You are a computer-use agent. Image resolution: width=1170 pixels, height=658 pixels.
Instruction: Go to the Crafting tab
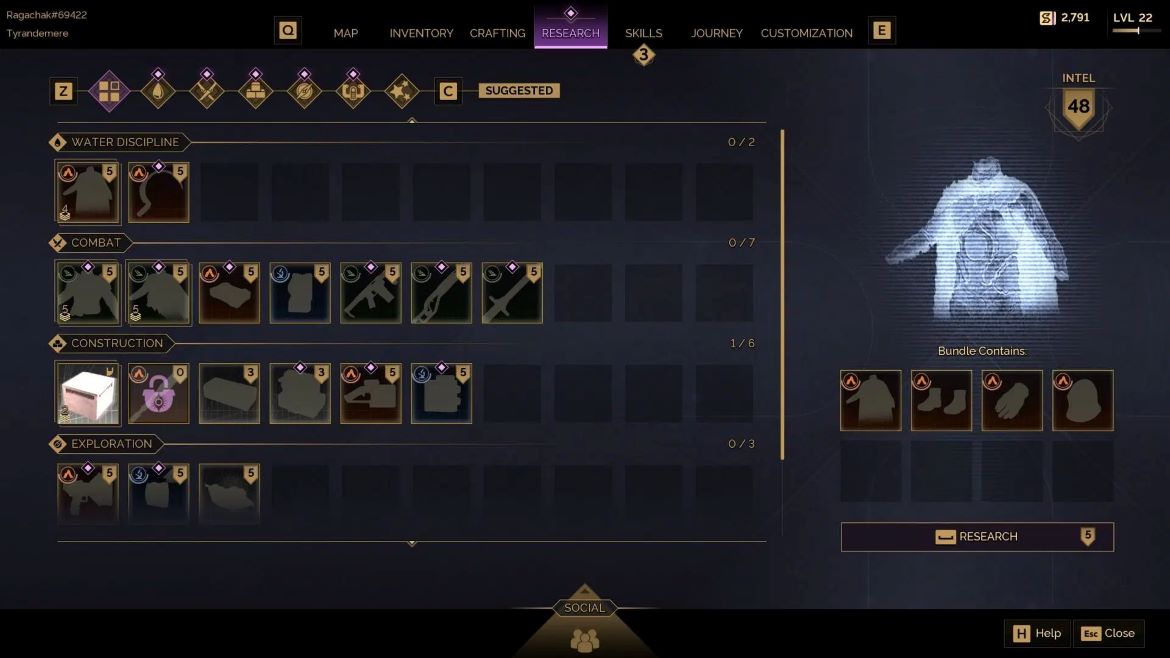coord(497,33)
